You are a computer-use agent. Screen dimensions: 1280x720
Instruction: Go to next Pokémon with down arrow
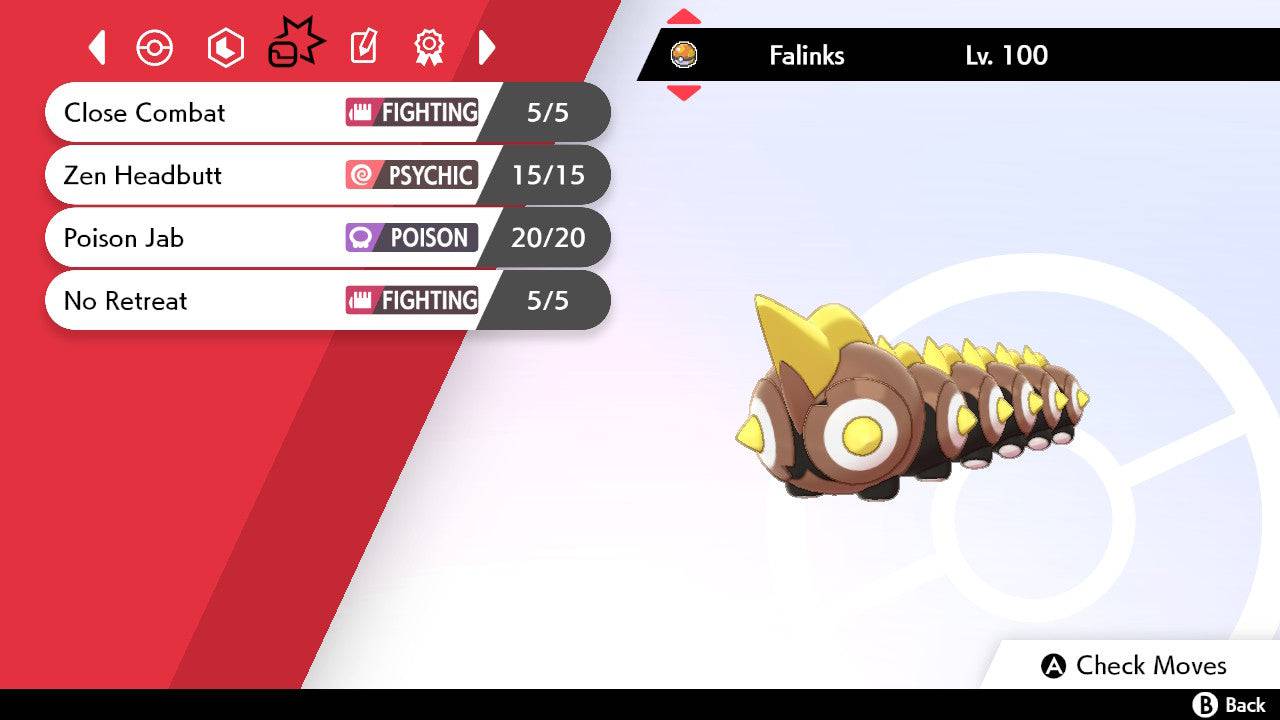click(x=684, y=92)
